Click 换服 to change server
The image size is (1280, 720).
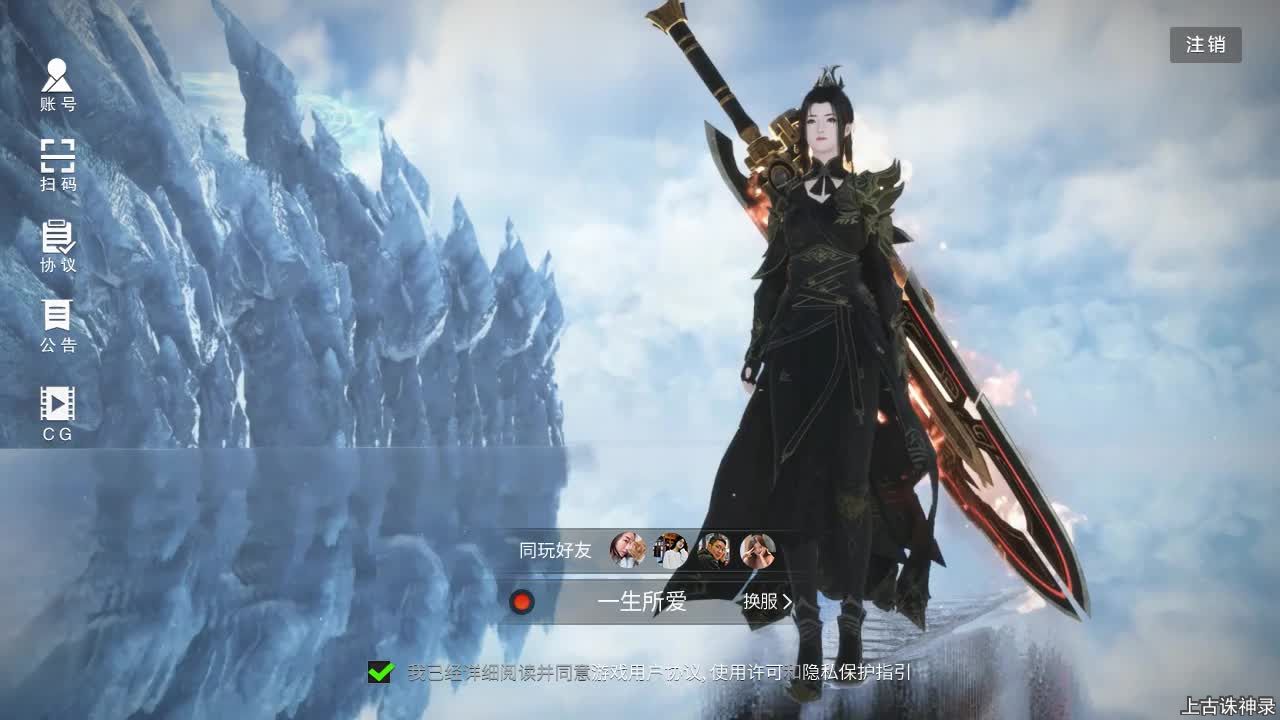click(x=767, y=602)
